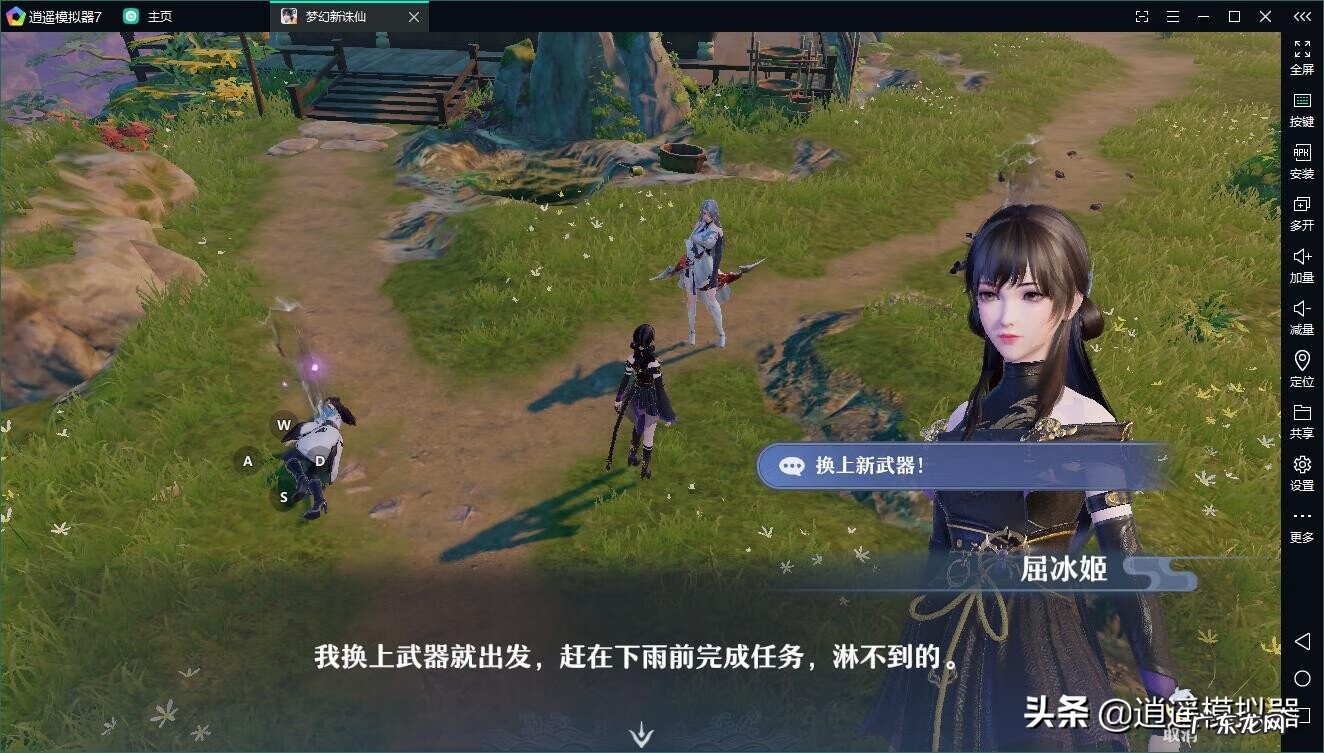Enable 全屏 fullscreen mode
This screenshot has width=1324, height=753.
click(1302, 57)
